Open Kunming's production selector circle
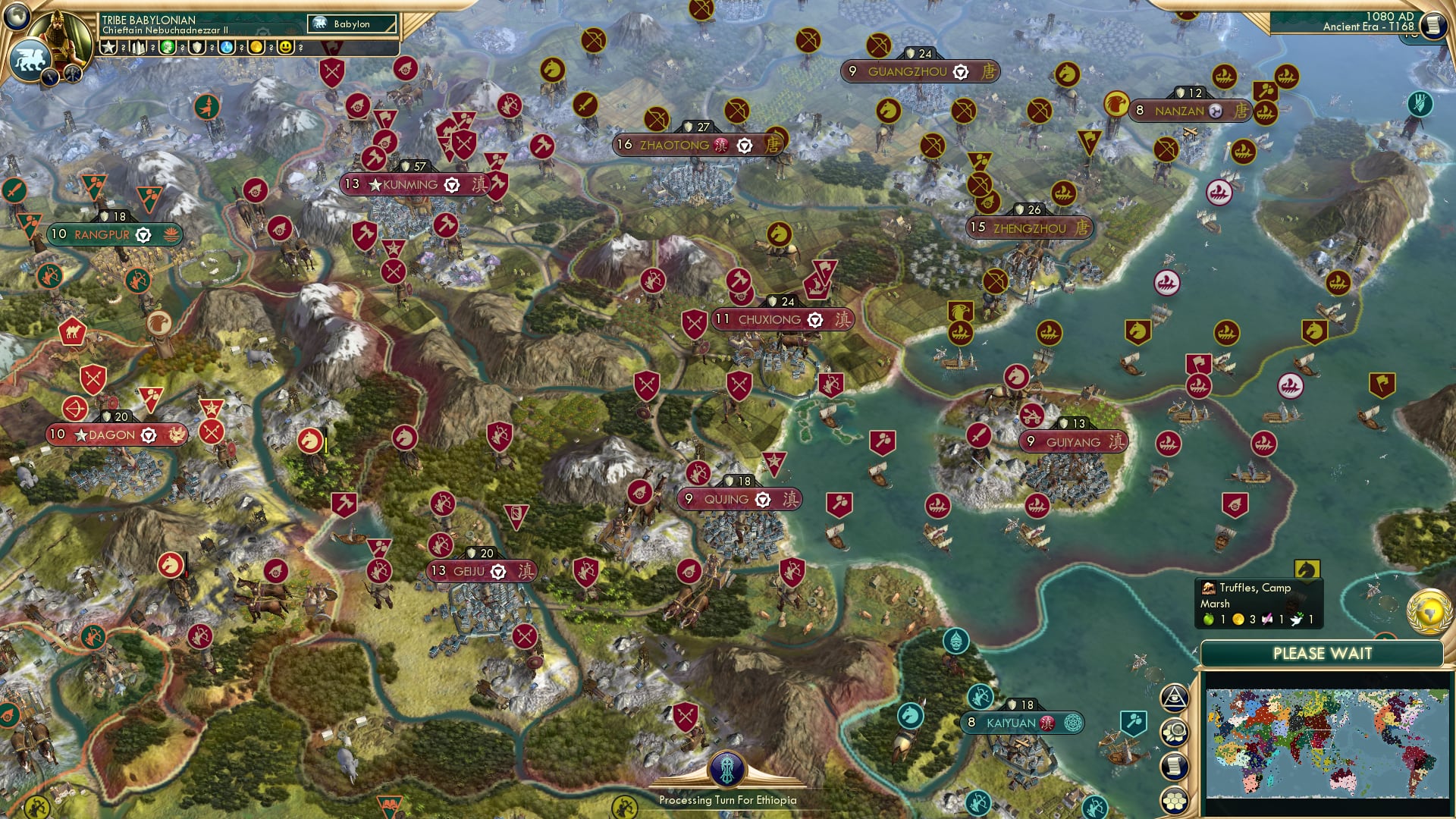 pos(451,183)
